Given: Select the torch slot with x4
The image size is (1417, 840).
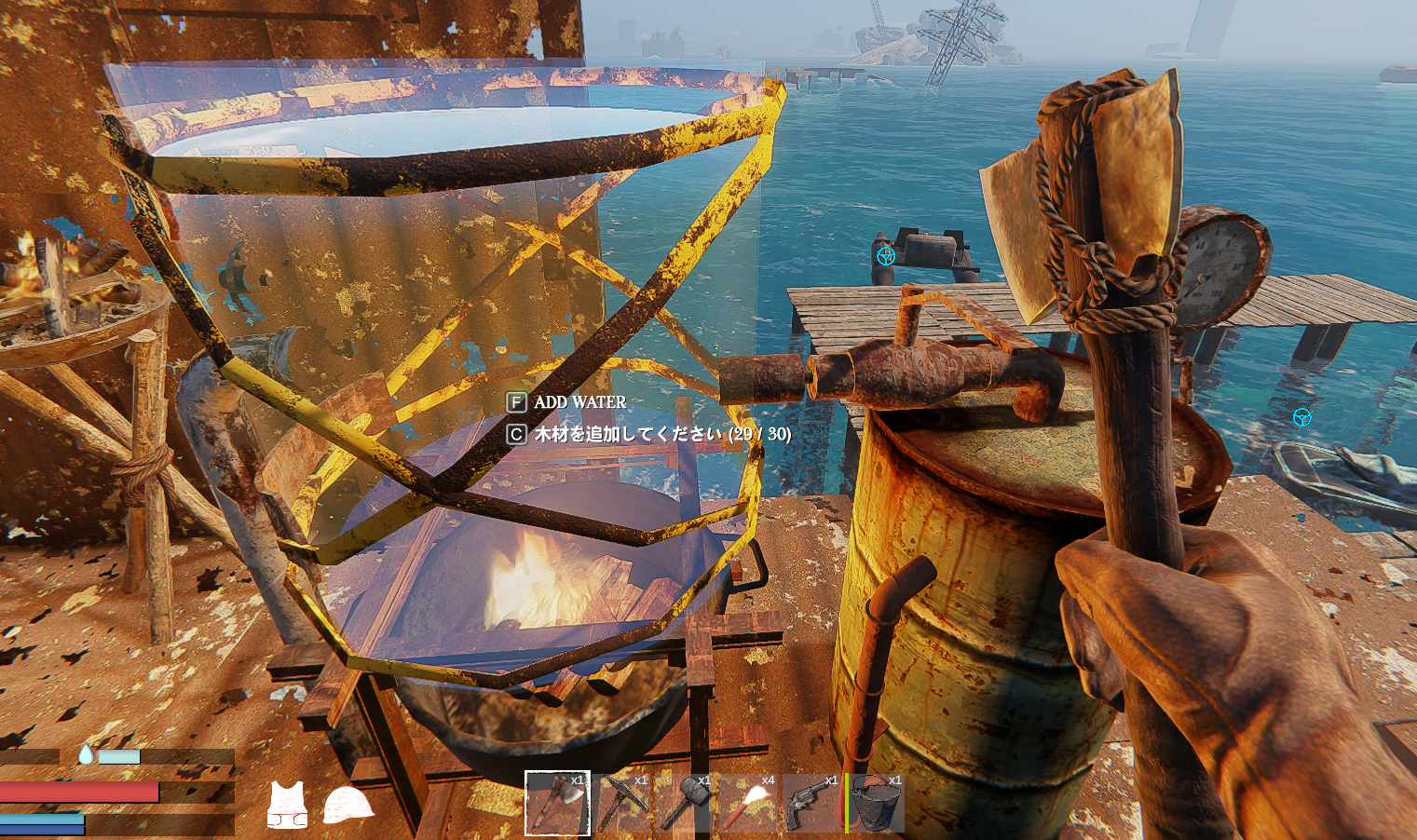Looking at the screenshot, I should coord(748,802).
